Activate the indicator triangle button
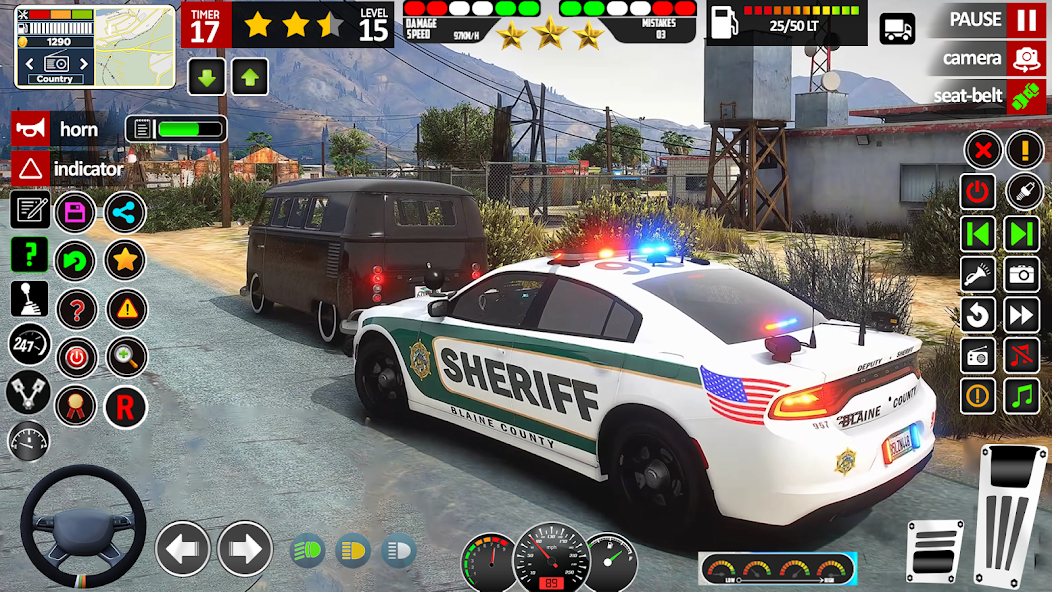Viewport: 1052px width, 592px height. tap(31, 169)
